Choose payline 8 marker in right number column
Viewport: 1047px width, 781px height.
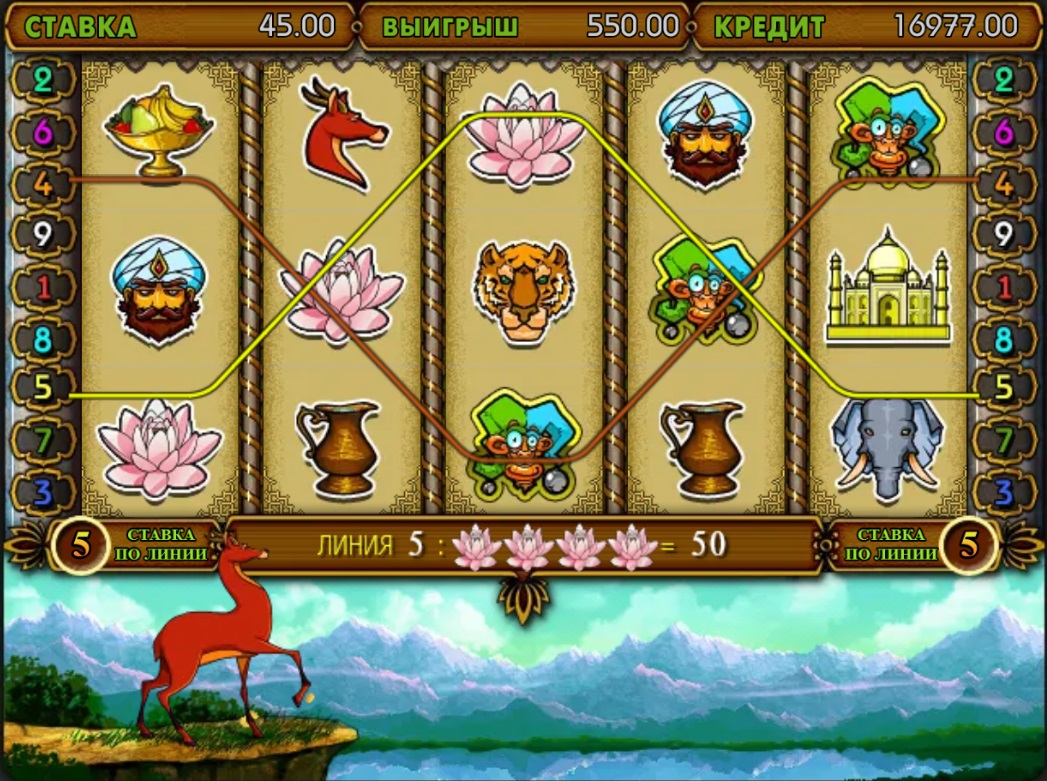1005,340
